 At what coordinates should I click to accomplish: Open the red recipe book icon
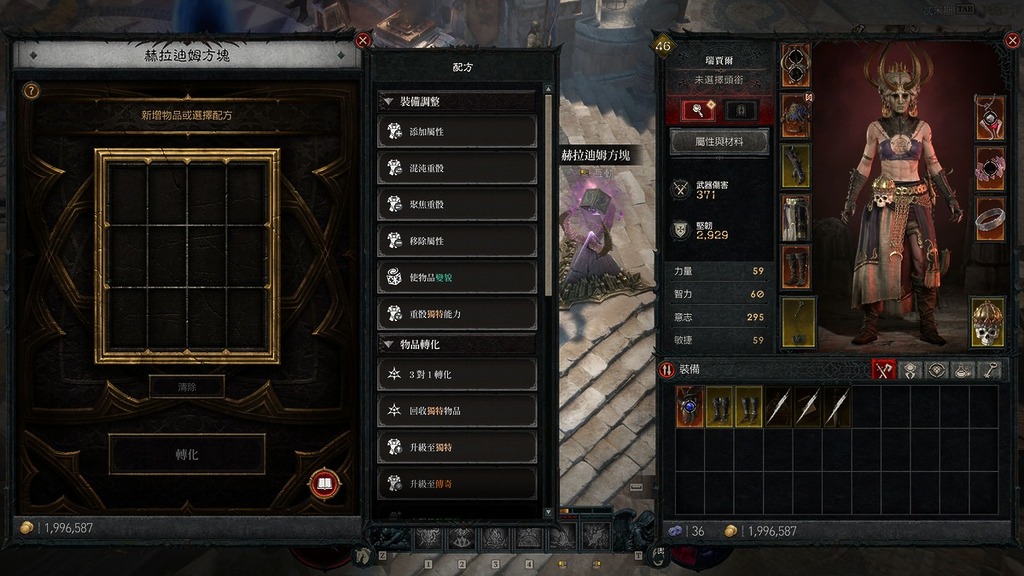click(324, 485)
